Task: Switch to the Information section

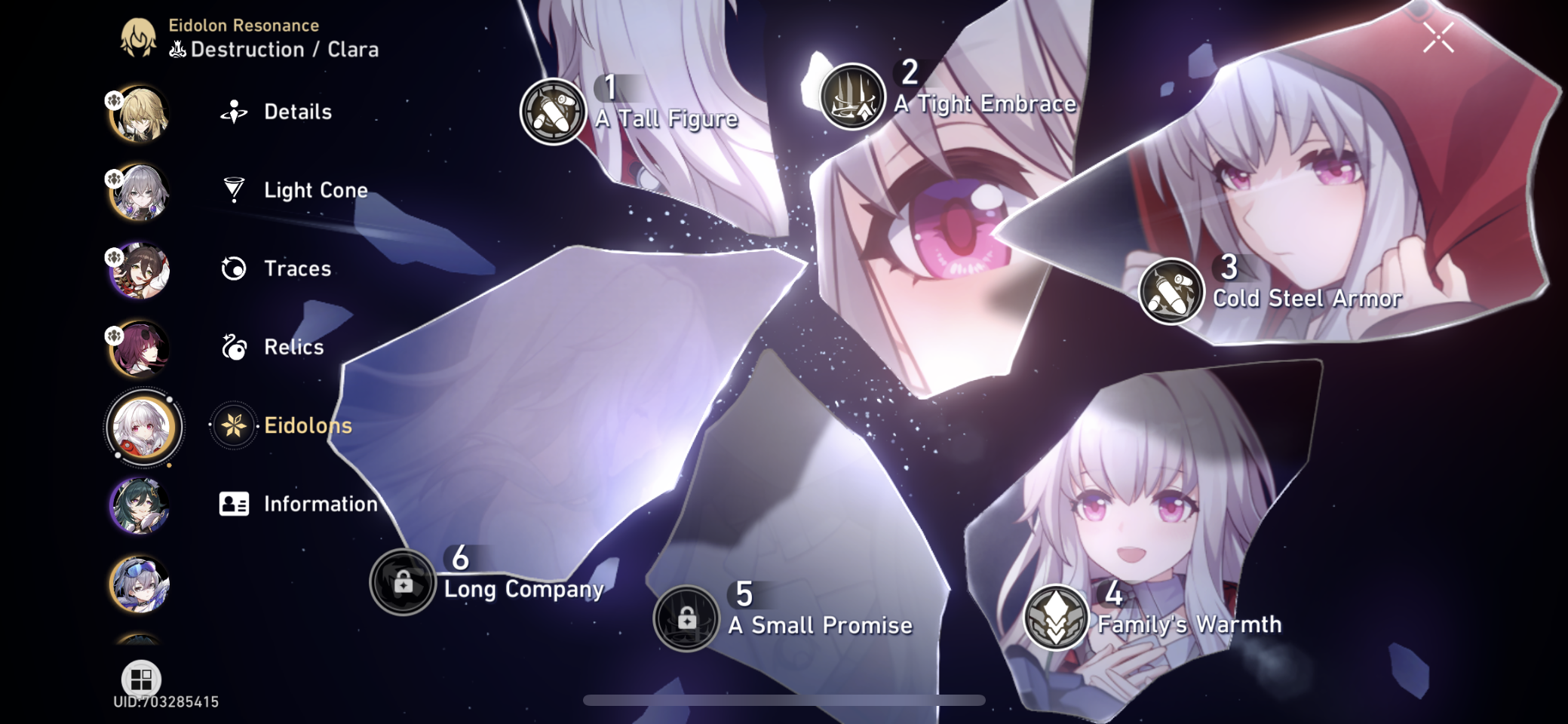Action: (x=320, y=504)
